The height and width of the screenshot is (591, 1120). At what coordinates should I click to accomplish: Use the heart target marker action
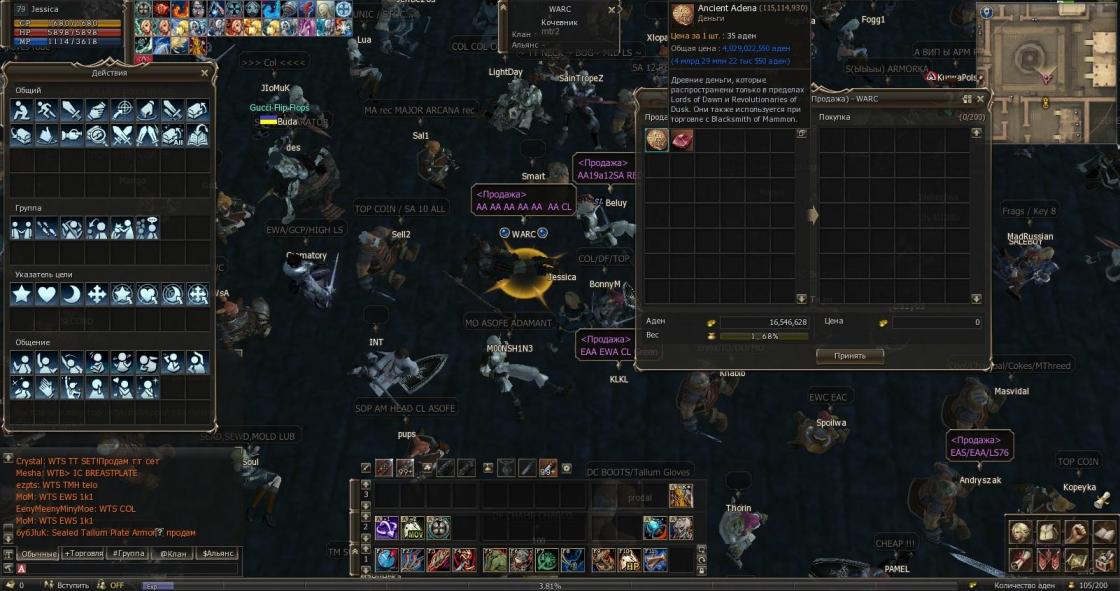[47, 294]
